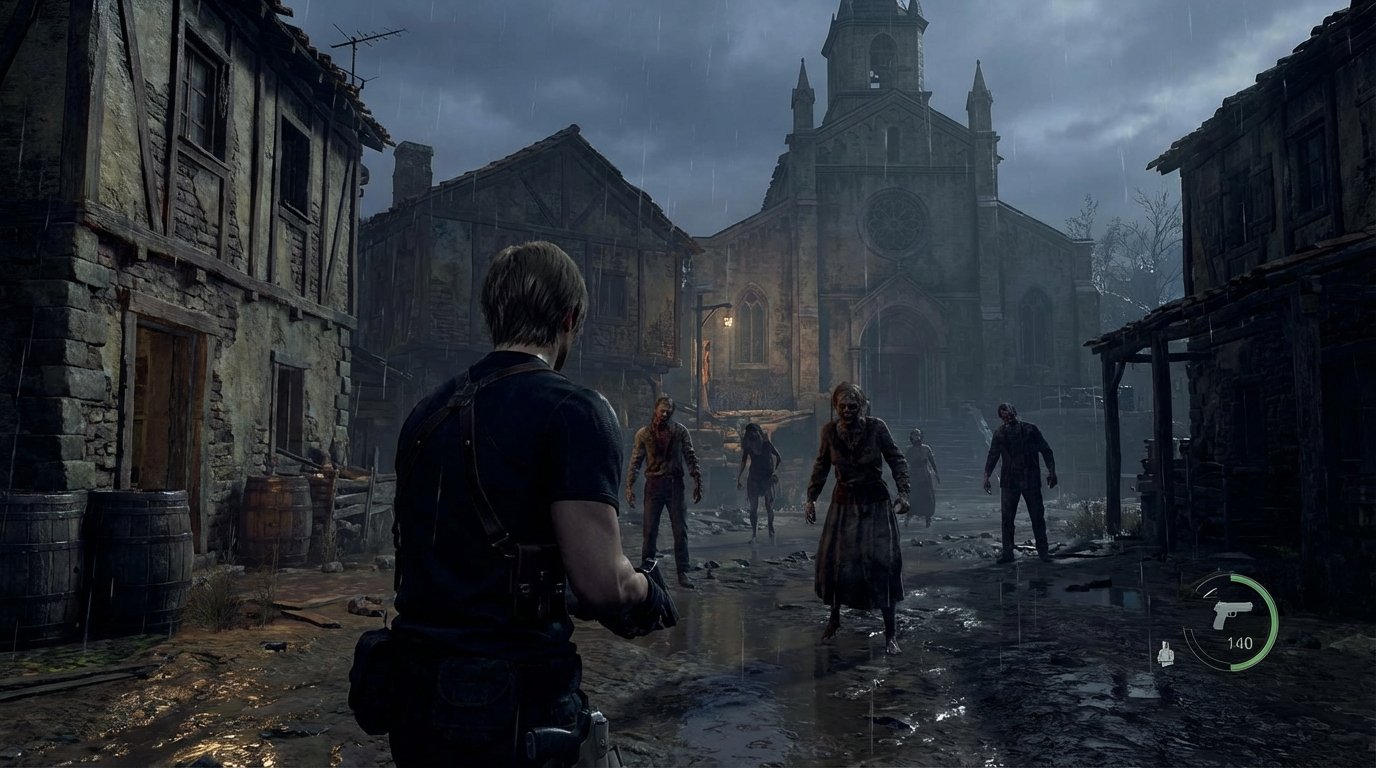Click the small companion figure icon
The width and height of the screenshot is (1376, 768).
1166,653
